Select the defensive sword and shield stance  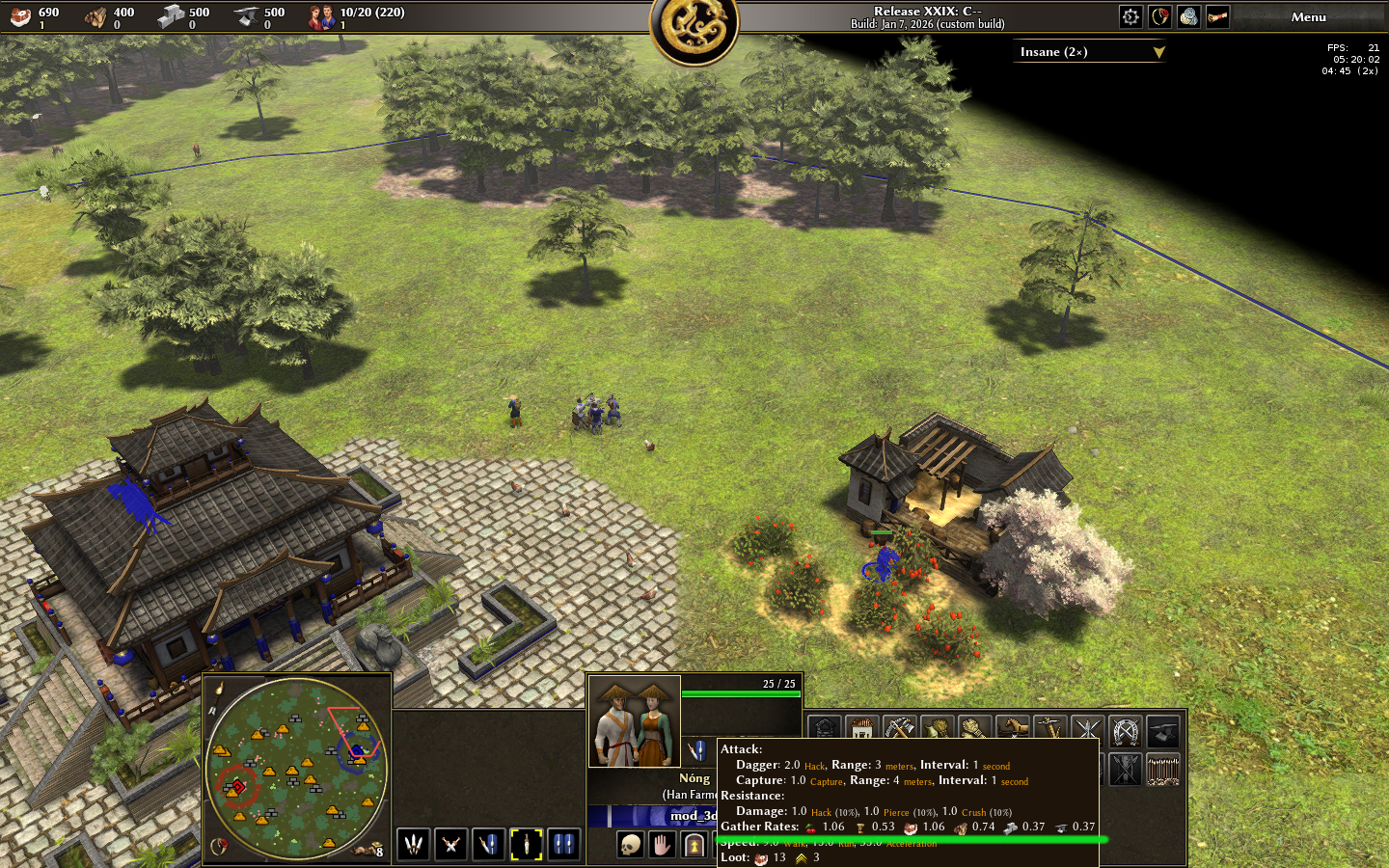[489, 845]
